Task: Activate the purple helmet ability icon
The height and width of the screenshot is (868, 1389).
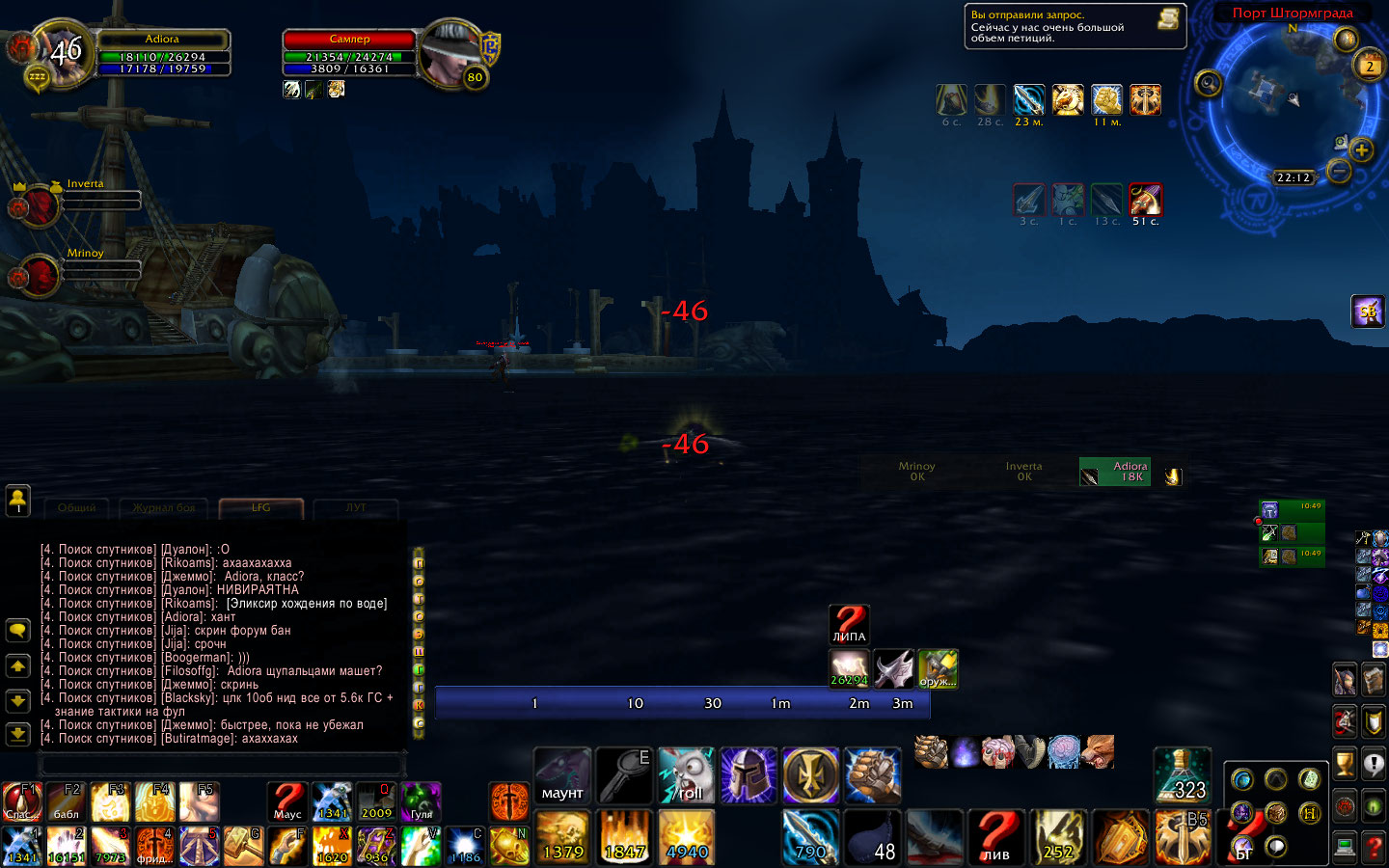Action: point(749,776)
